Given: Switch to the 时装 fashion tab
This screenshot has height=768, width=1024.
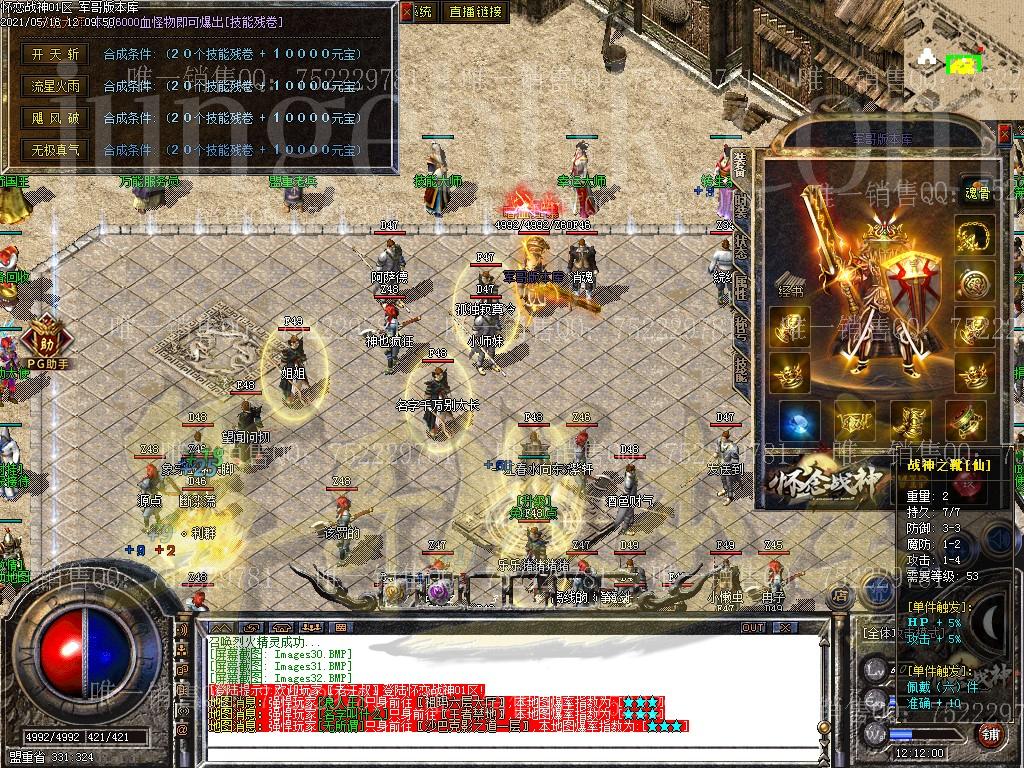Looking at the screenshot, I should pyautogui.click(x=740, y=206).
